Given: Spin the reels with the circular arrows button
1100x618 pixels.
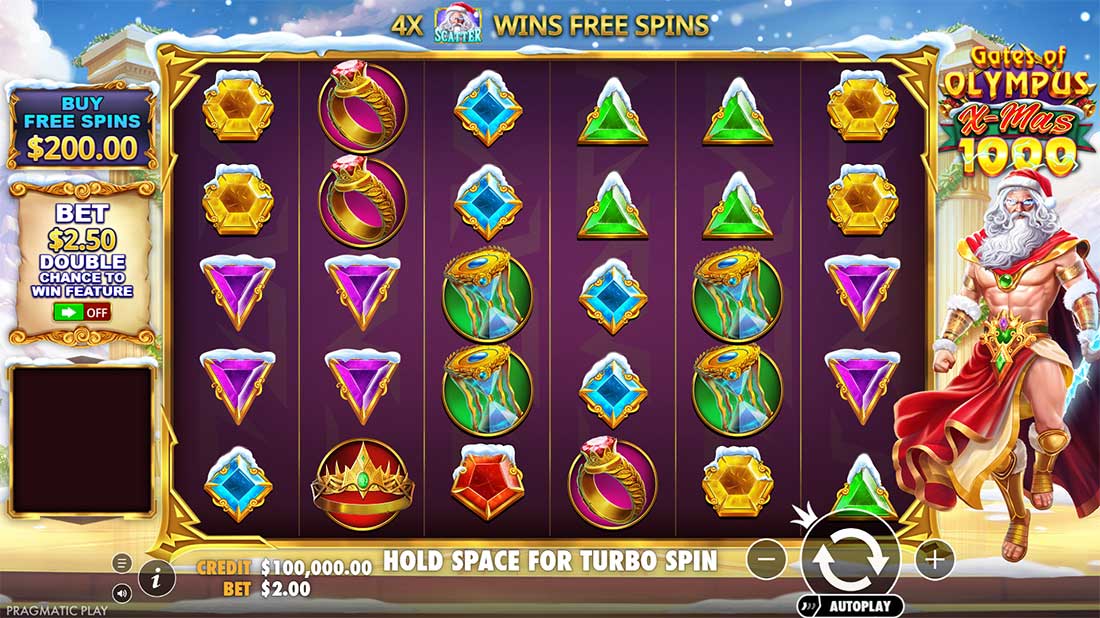Looking at the screenshot, I should point(850,560).
